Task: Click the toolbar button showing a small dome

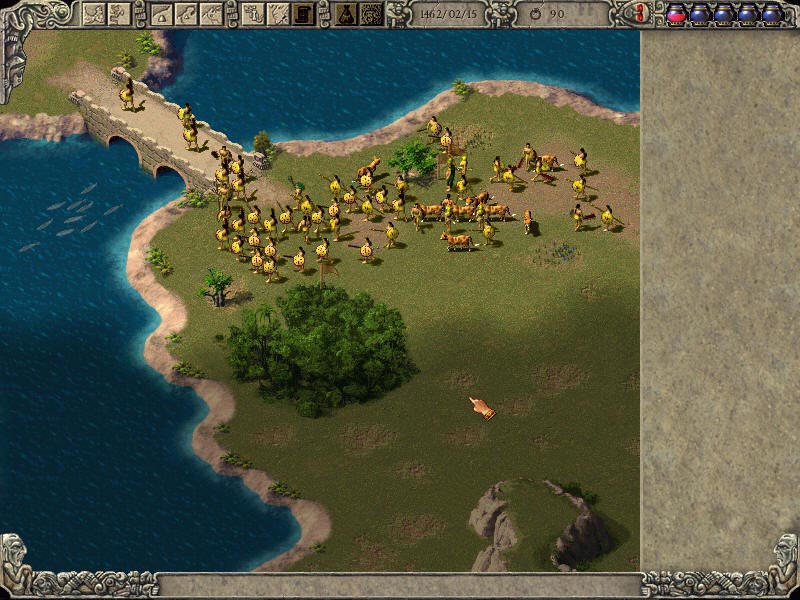Action: click(x=162, y=14)
